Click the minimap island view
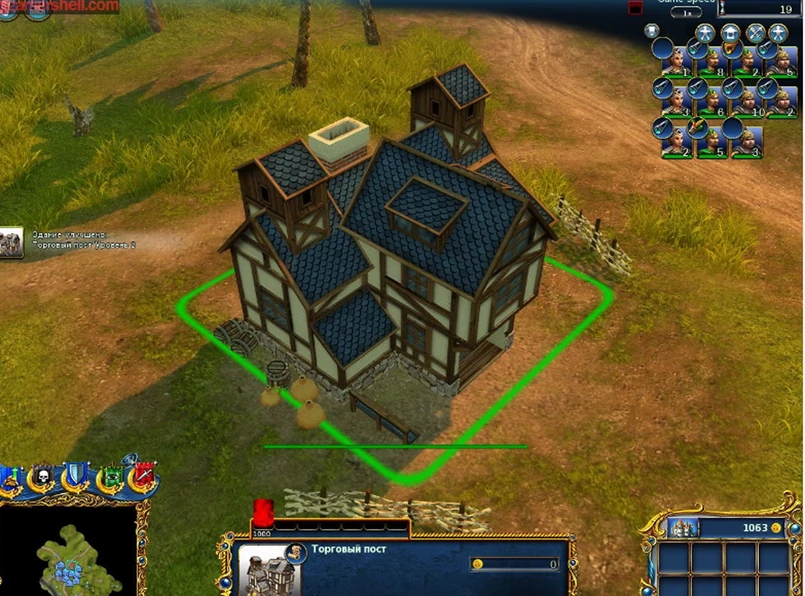This screenshot has height=596, width=805. pyautogui.click(x=68, y=550)
